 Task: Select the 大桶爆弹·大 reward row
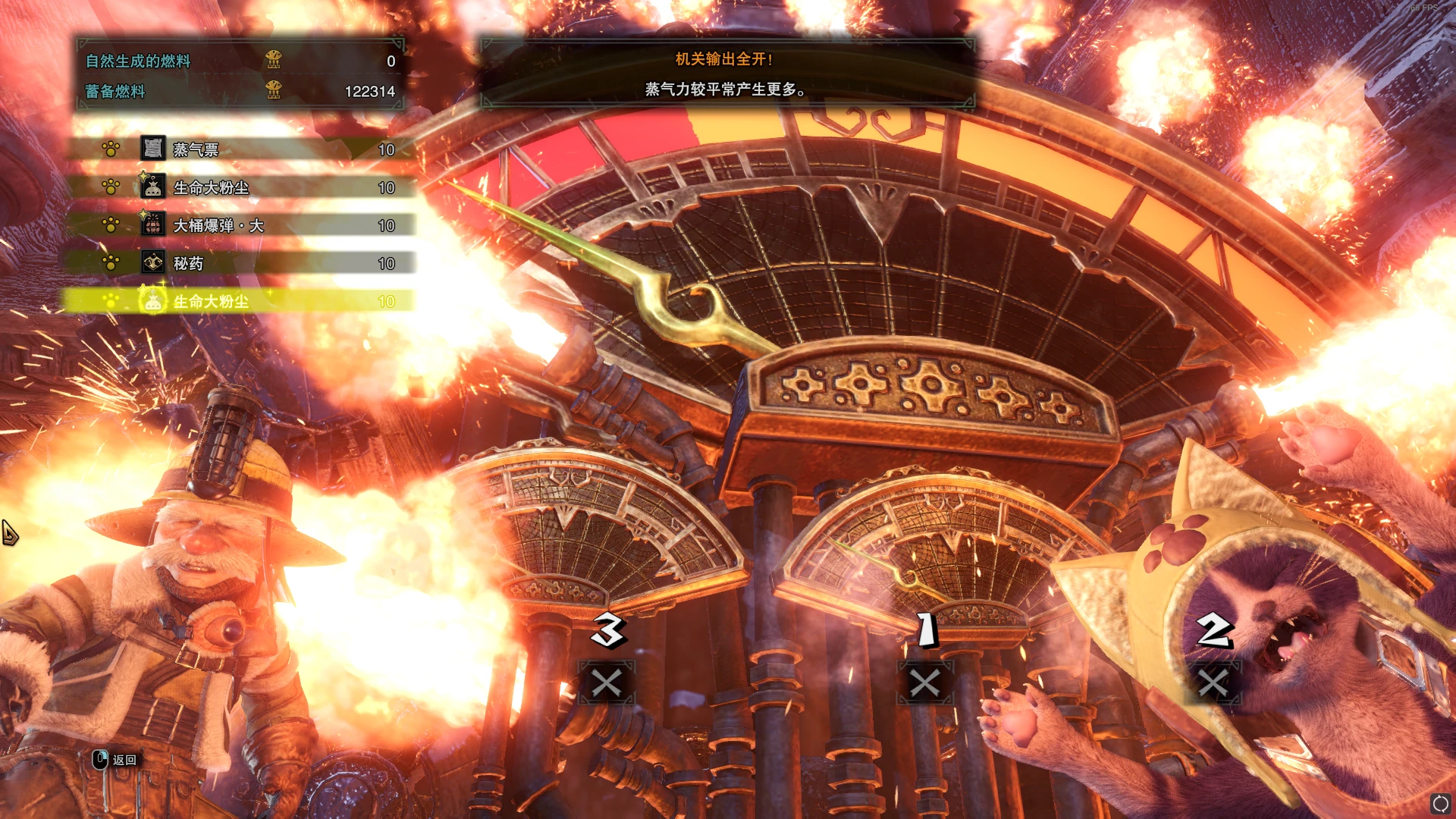point(243,225)
